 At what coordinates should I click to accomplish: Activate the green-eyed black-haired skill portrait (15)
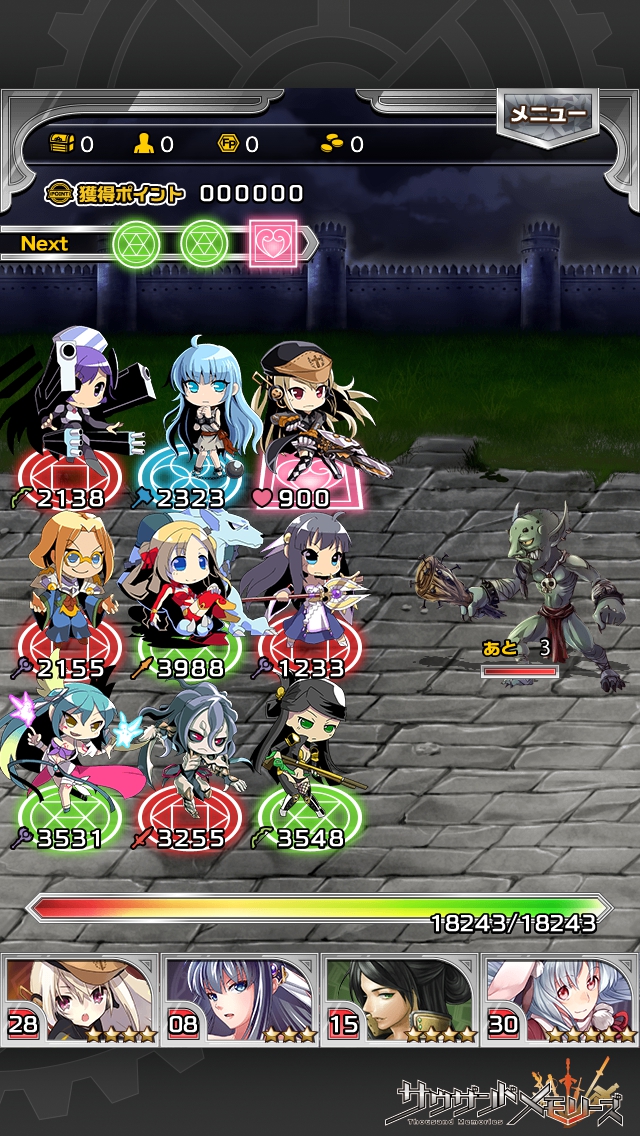(399, 999)
